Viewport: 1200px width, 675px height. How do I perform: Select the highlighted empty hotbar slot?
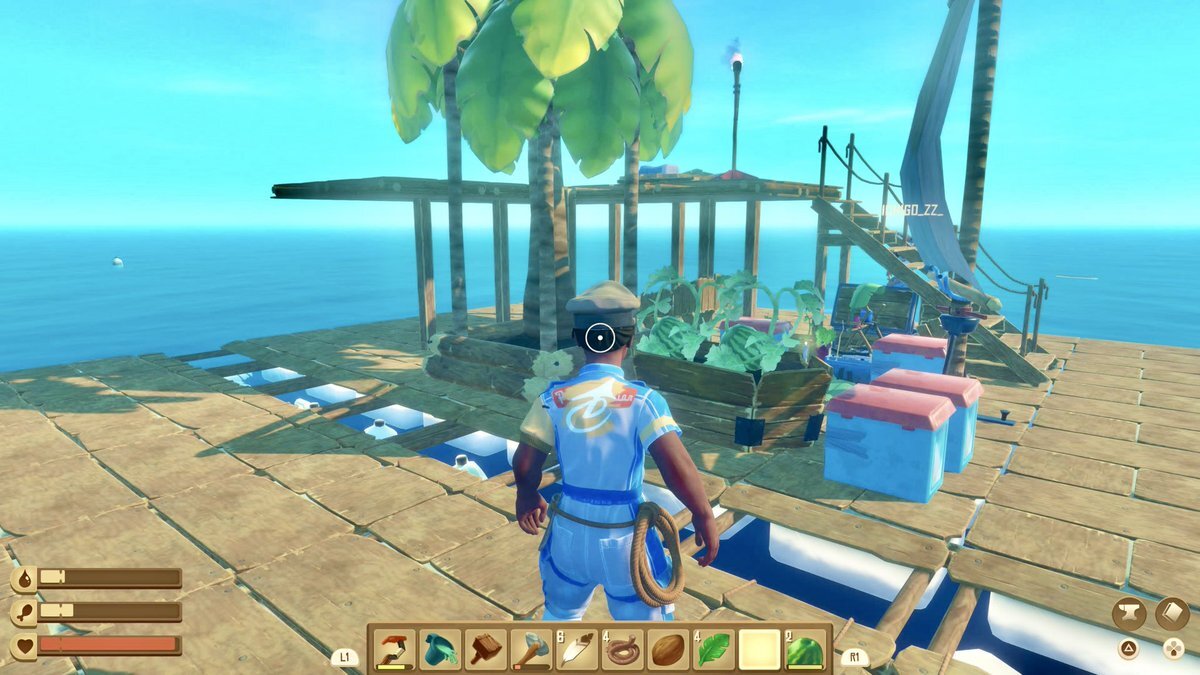pyautogui.click(x=759, y=650)
